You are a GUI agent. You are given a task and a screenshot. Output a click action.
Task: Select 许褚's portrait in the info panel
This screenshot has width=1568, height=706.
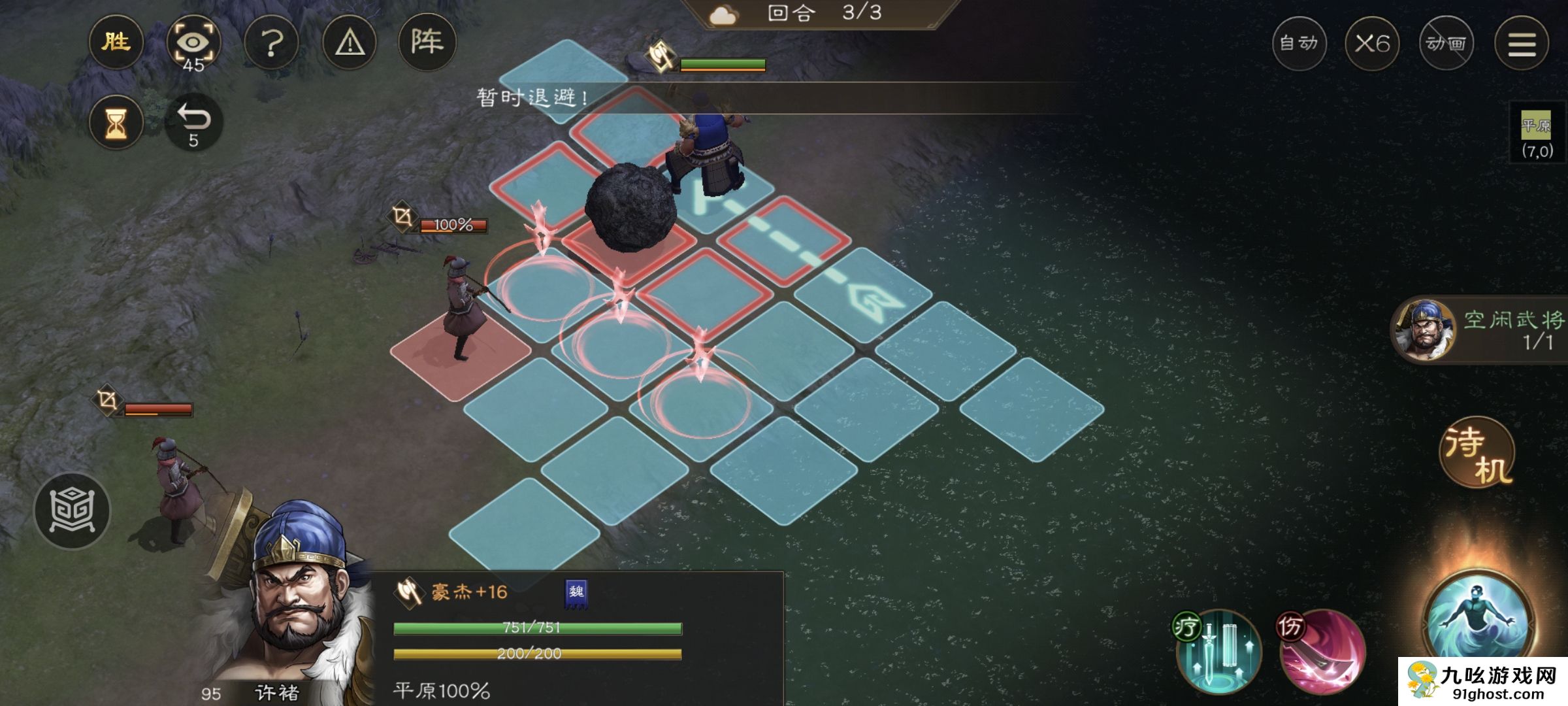tap(294, 608)
